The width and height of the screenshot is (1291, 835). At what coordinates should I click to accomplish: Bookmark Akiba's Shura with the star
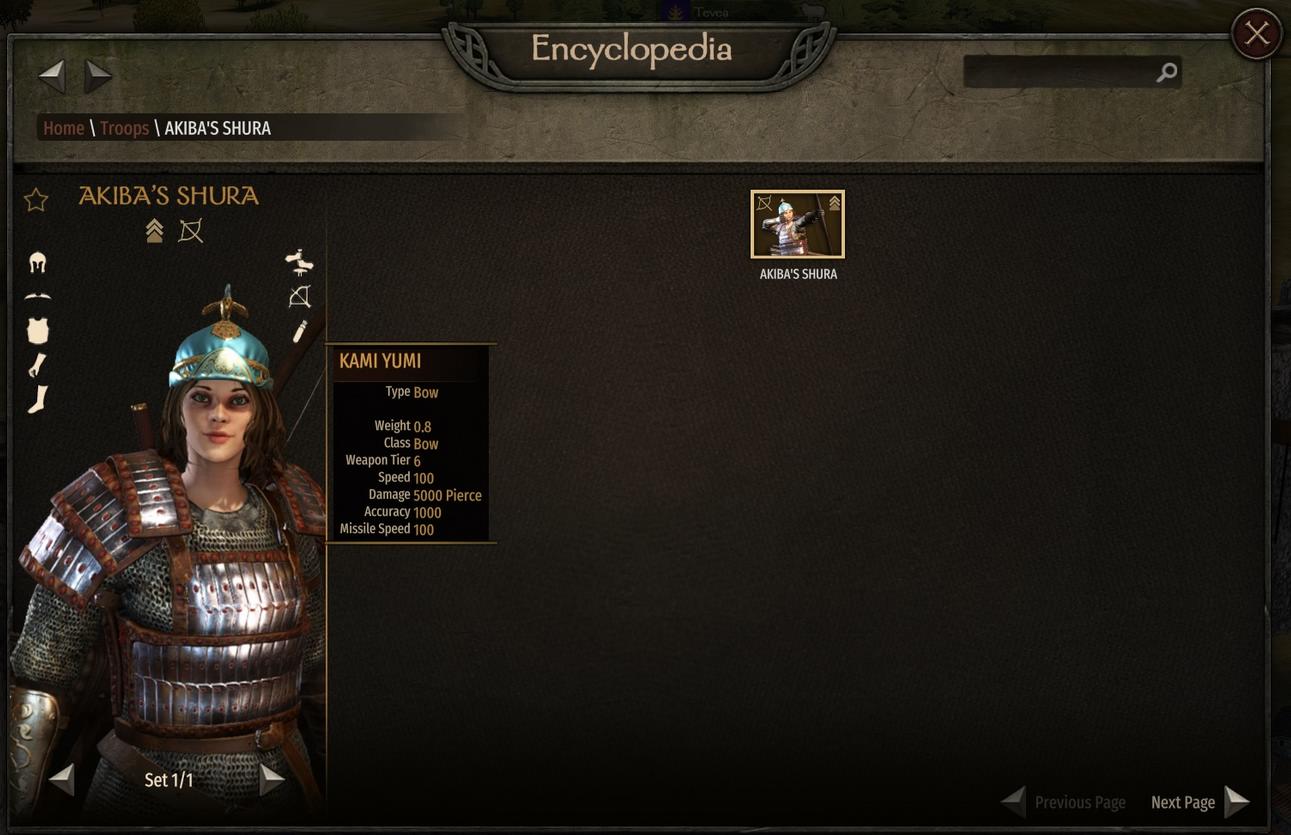point(36,200)
